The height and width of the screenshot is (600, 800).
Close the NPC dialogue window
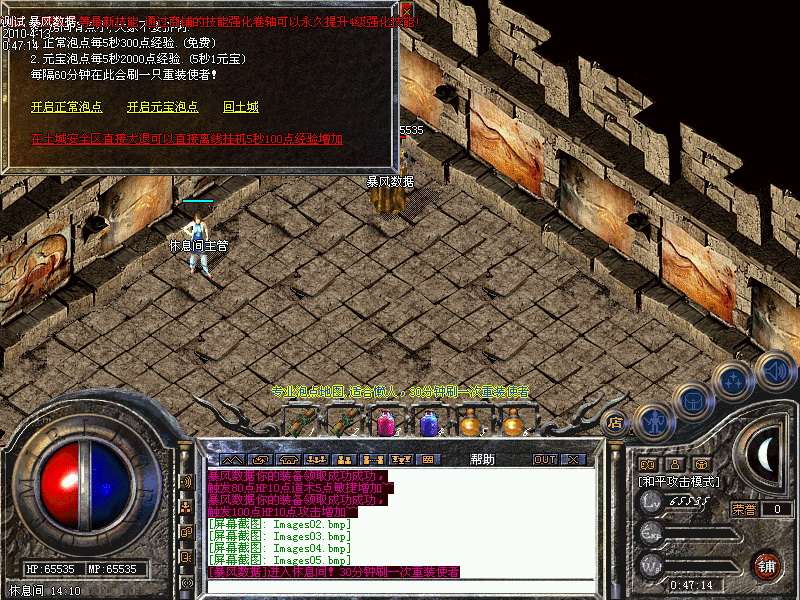(406, 9)
